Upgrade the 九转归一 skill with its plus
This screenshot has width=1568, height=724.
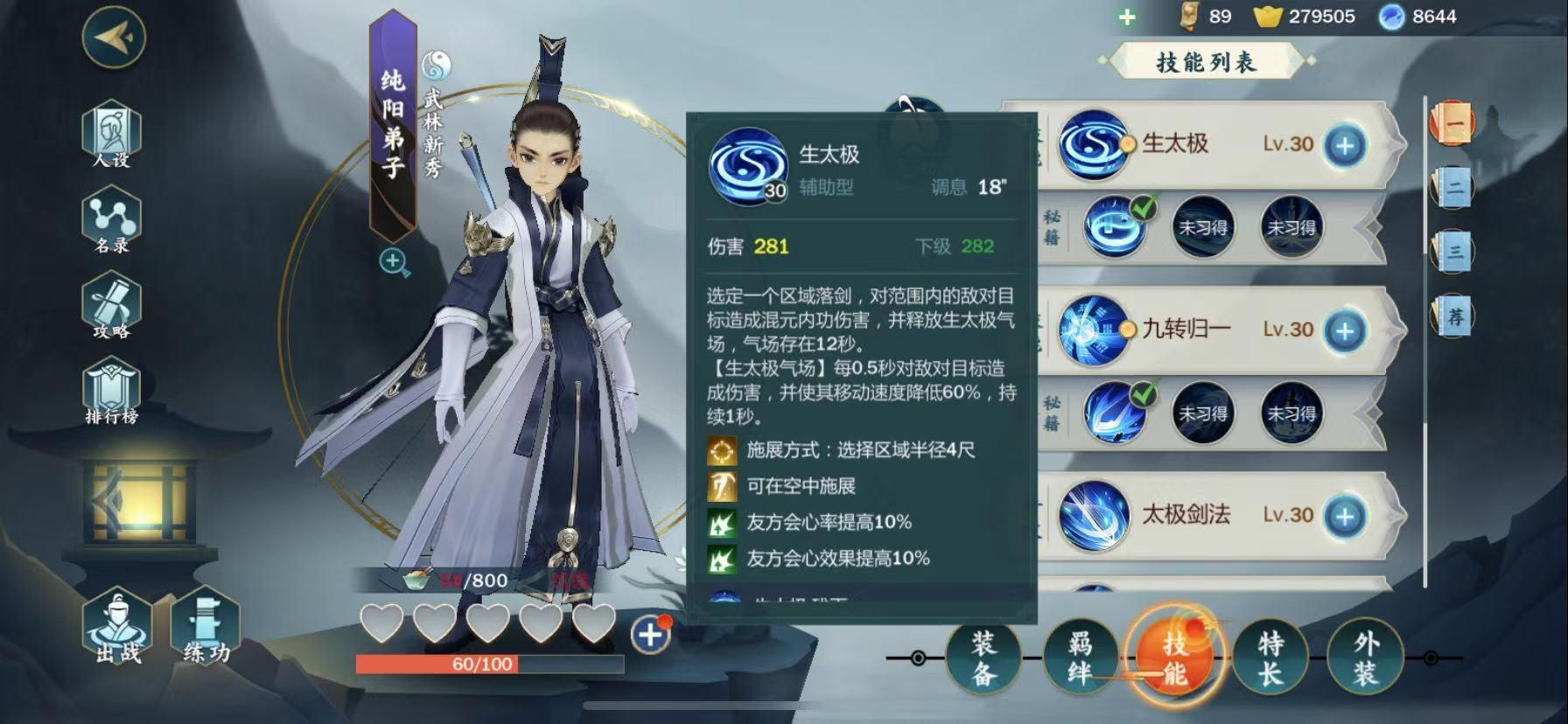point(1345,330)
